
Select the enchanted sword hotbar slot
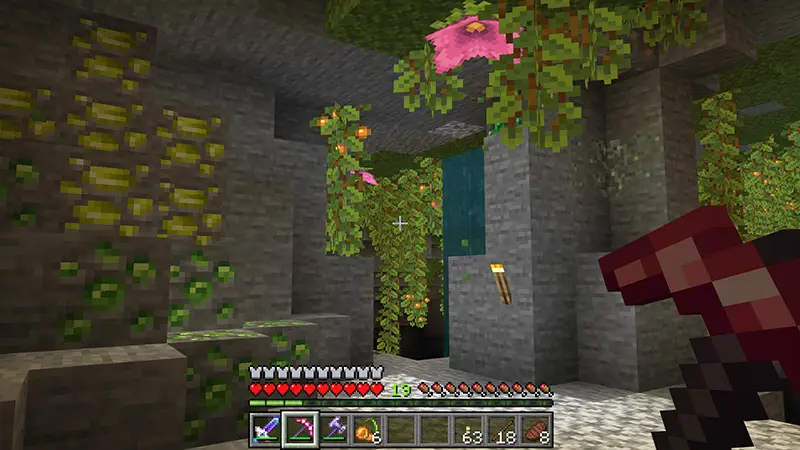tap(266, 429)
